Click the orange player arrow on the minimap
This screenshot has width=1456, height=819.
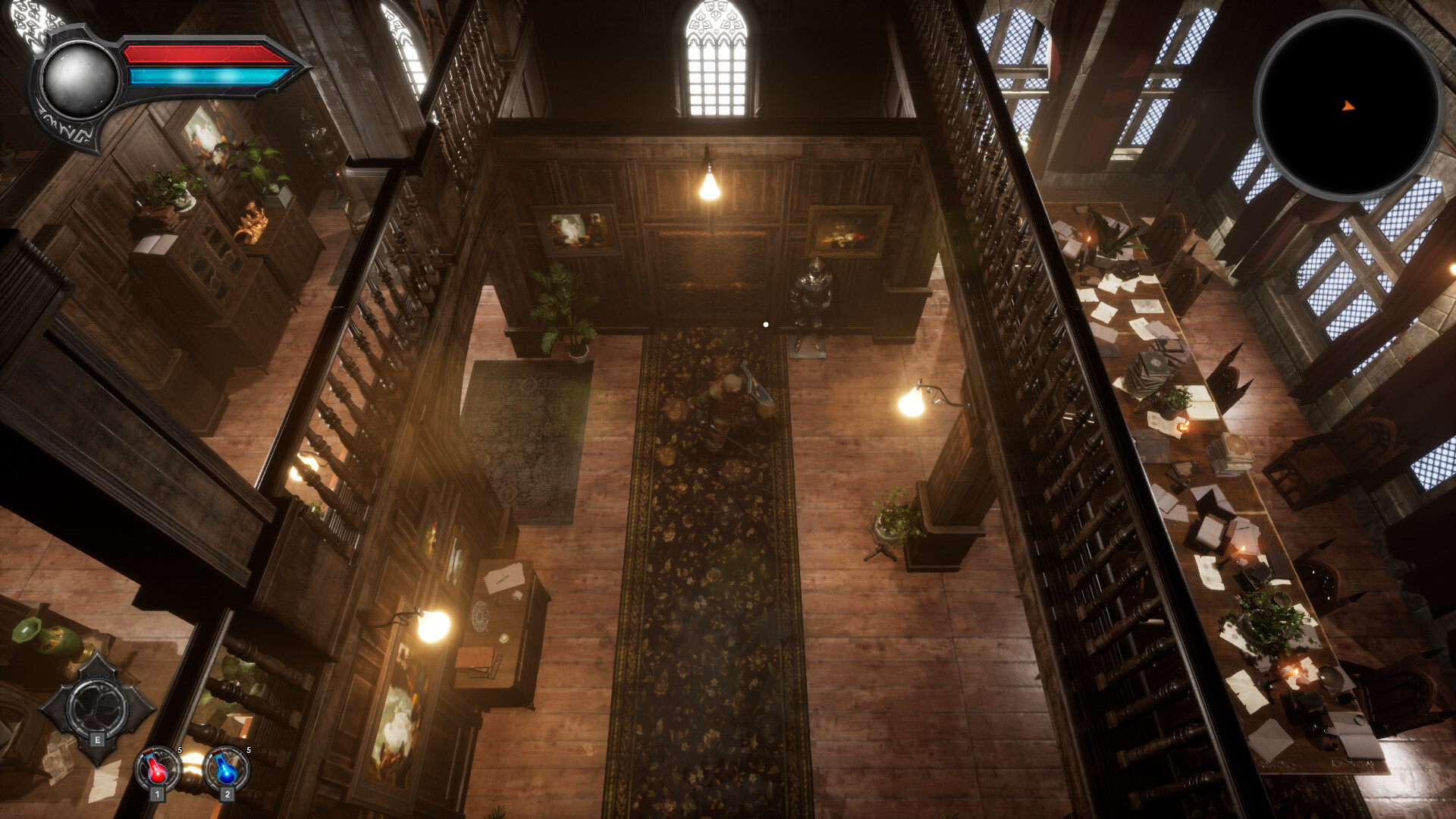click(x=1350, y=106)
